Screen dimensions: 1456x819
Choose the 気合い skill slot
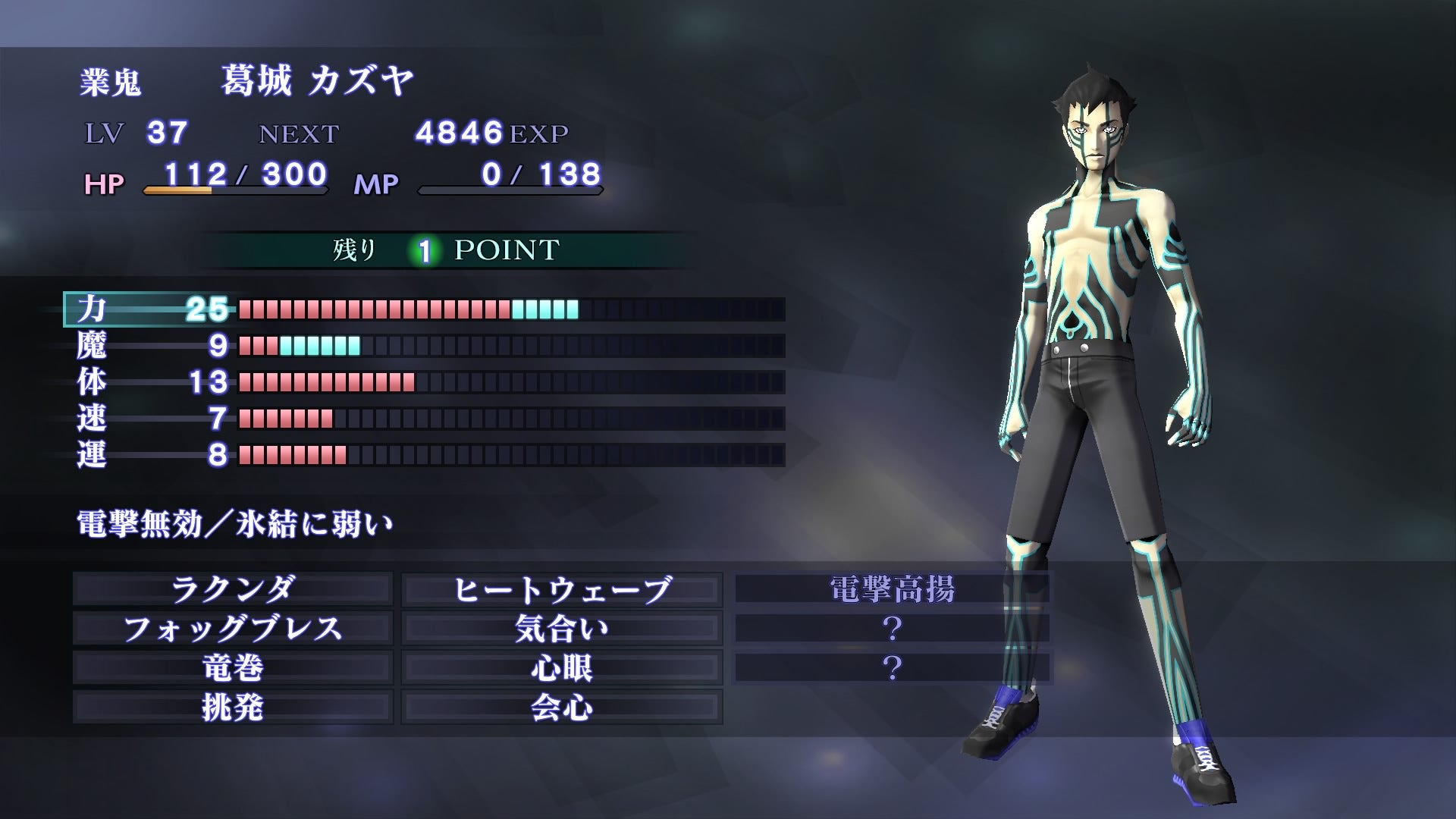(562, 629)
